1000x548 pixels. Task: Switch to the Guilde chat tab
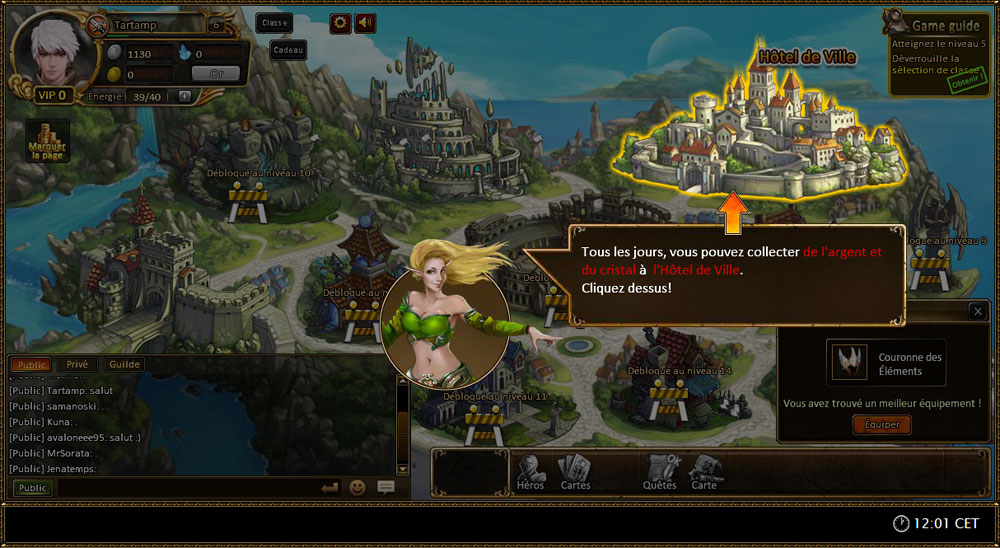tap(124, 365)
